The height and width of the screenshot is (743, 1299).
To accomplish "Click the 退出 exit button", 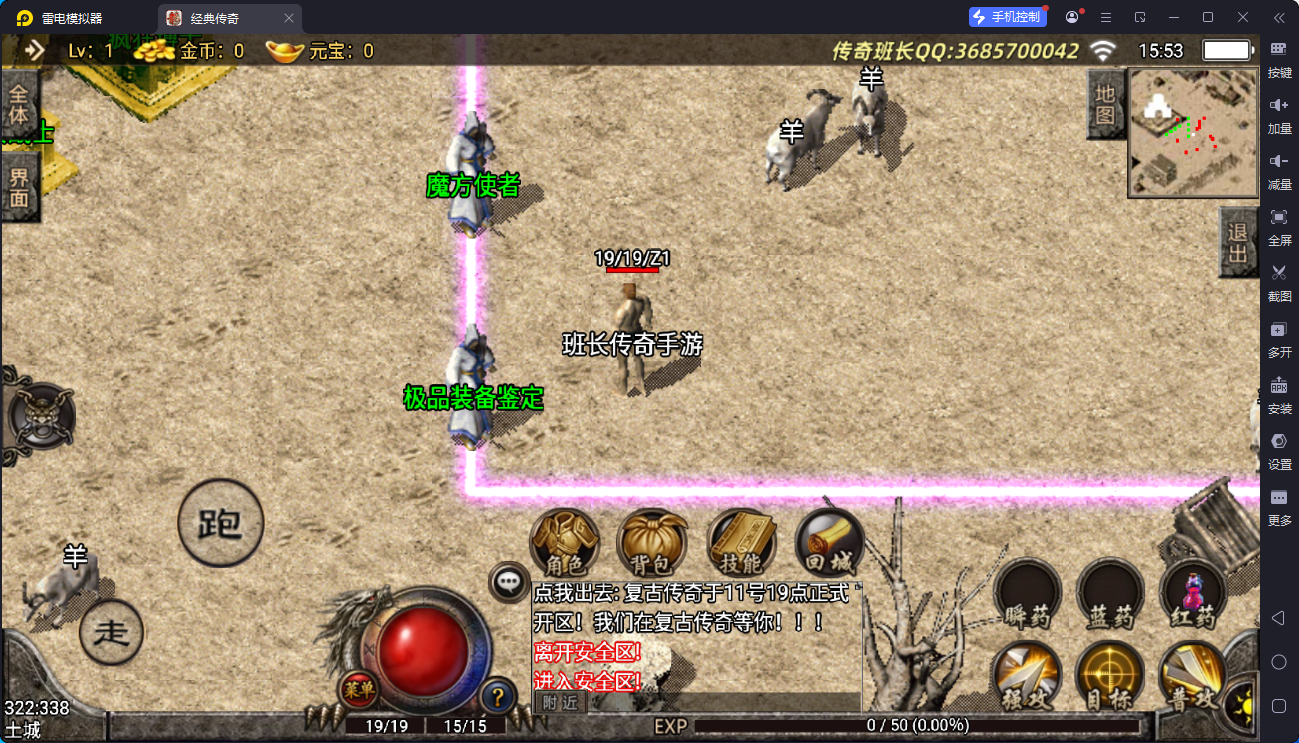I will click(x=1238, y=243).
